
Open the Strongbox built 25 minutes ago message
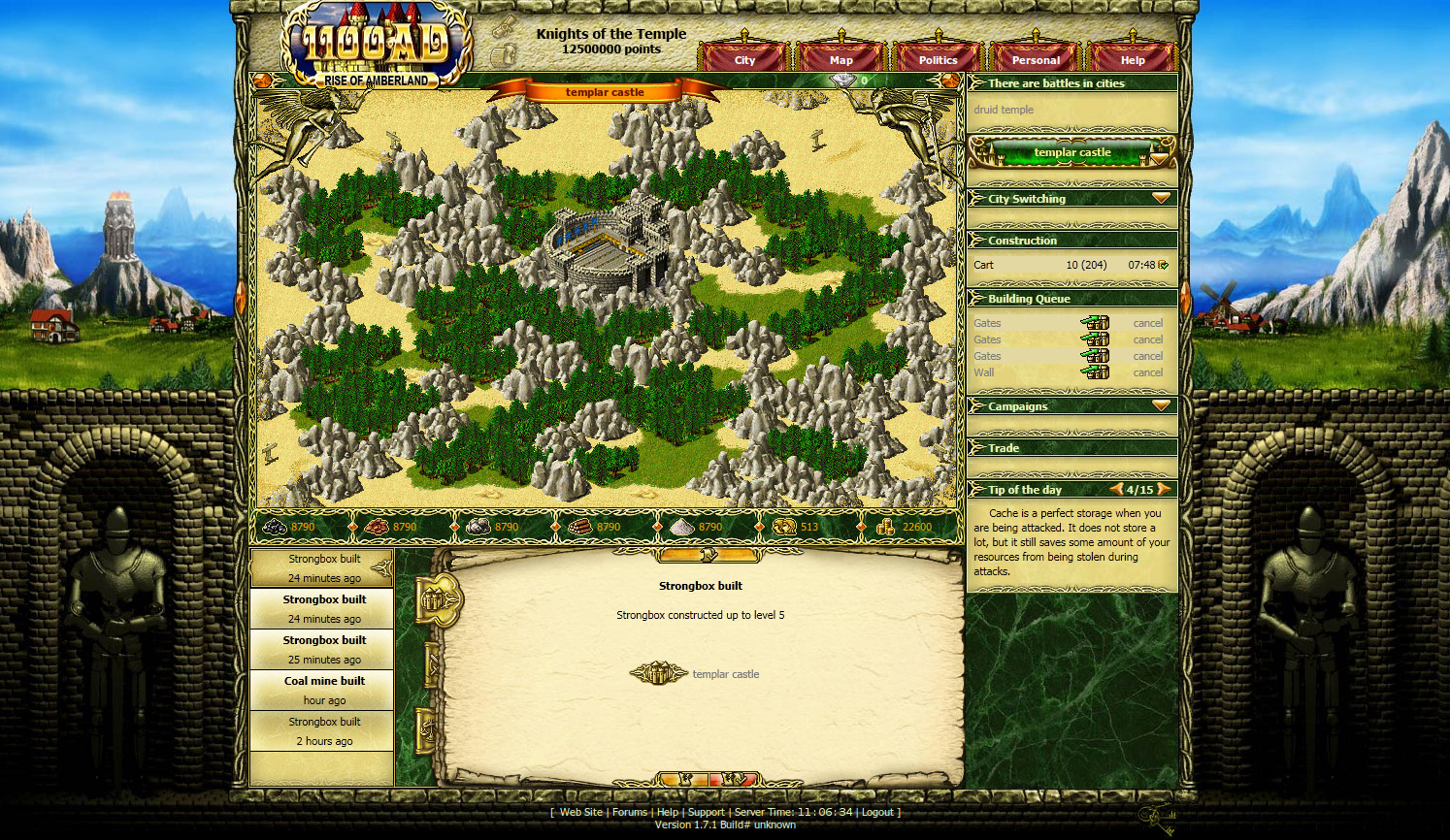324,649
